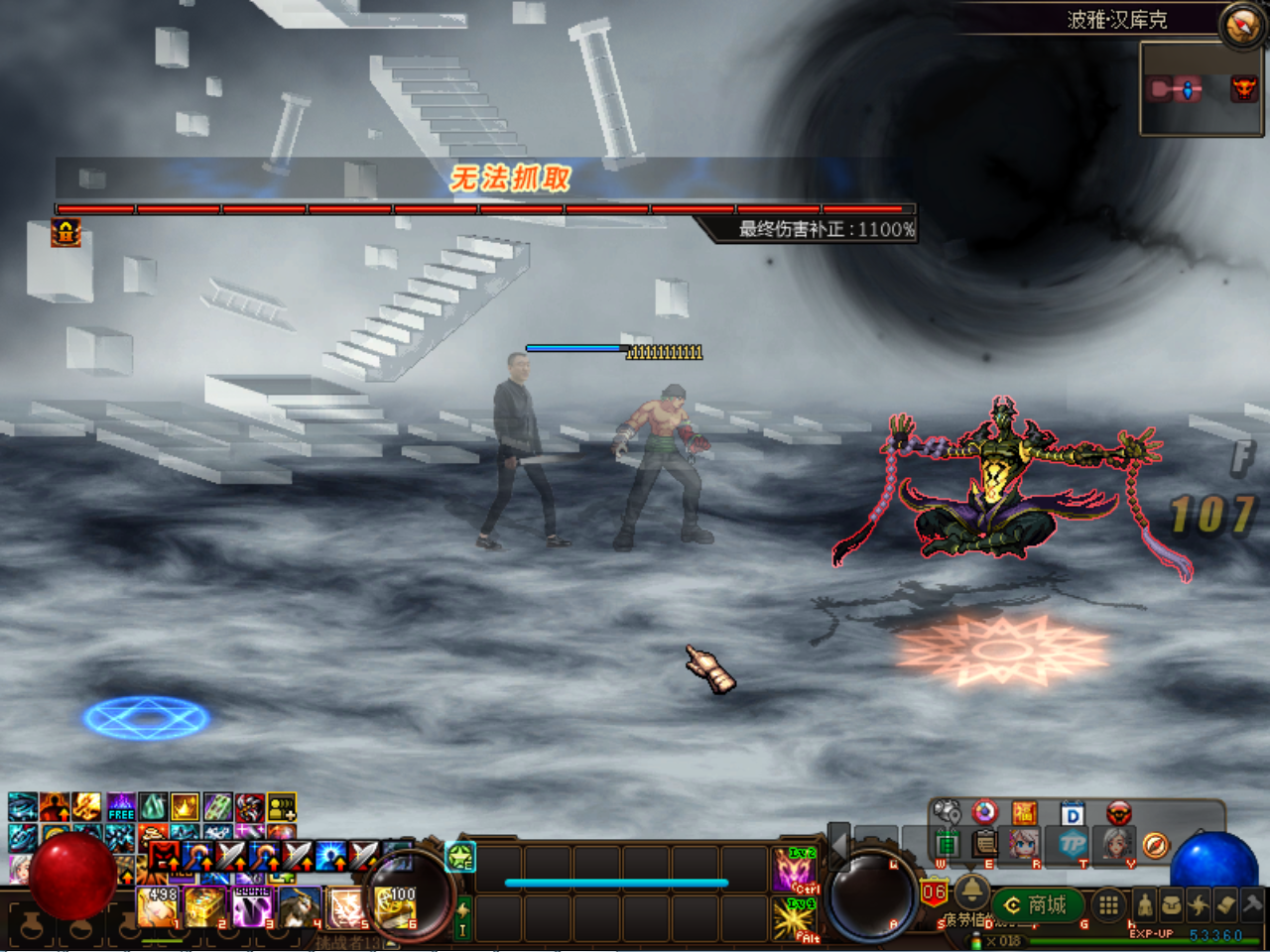Open the blue D calendar icon
This screenshot has width=1270, height=952.
pos(1073,814)
